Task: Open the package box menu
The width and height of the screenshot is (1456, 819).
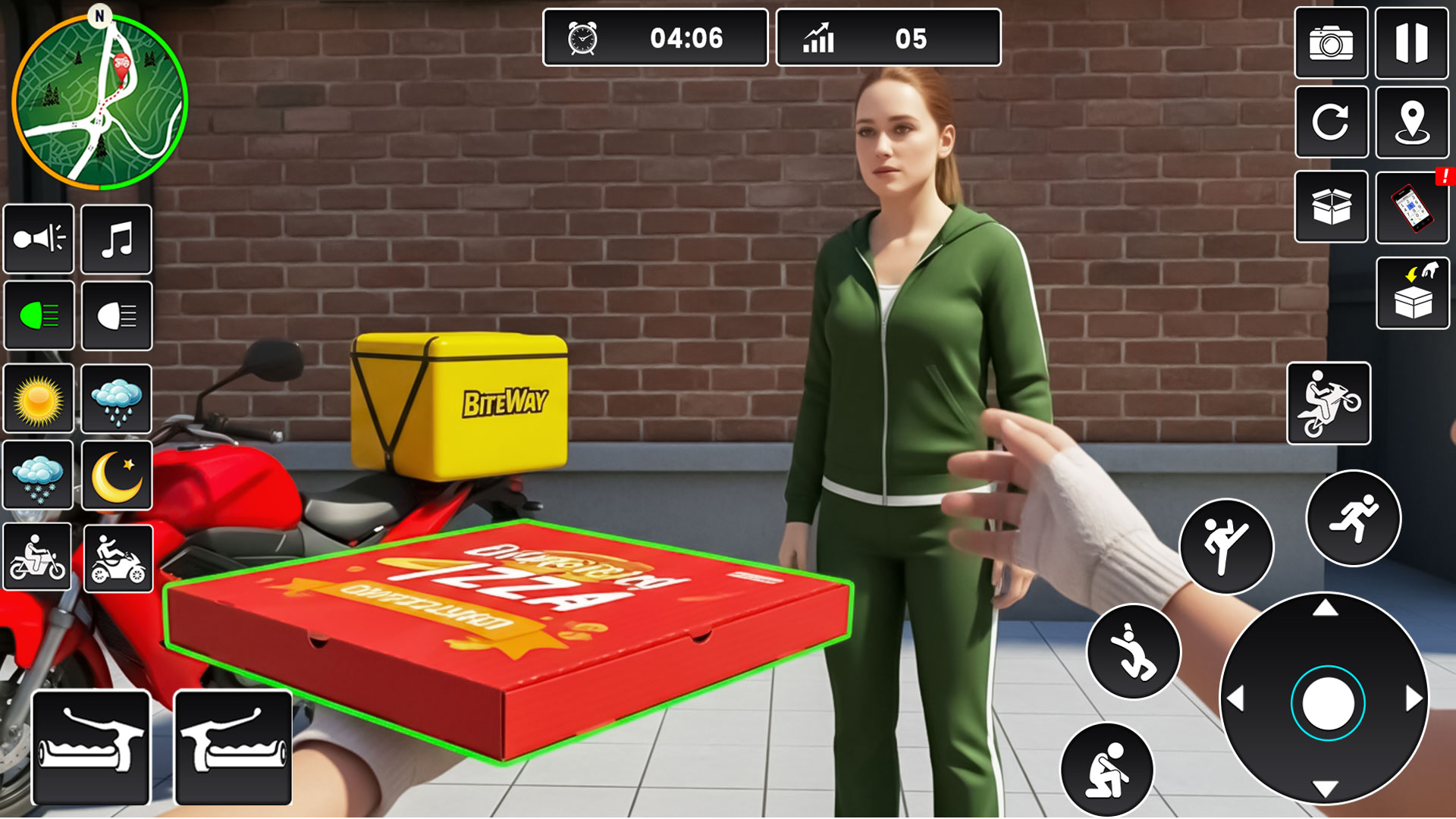Action: click(x=1331, y=206)
